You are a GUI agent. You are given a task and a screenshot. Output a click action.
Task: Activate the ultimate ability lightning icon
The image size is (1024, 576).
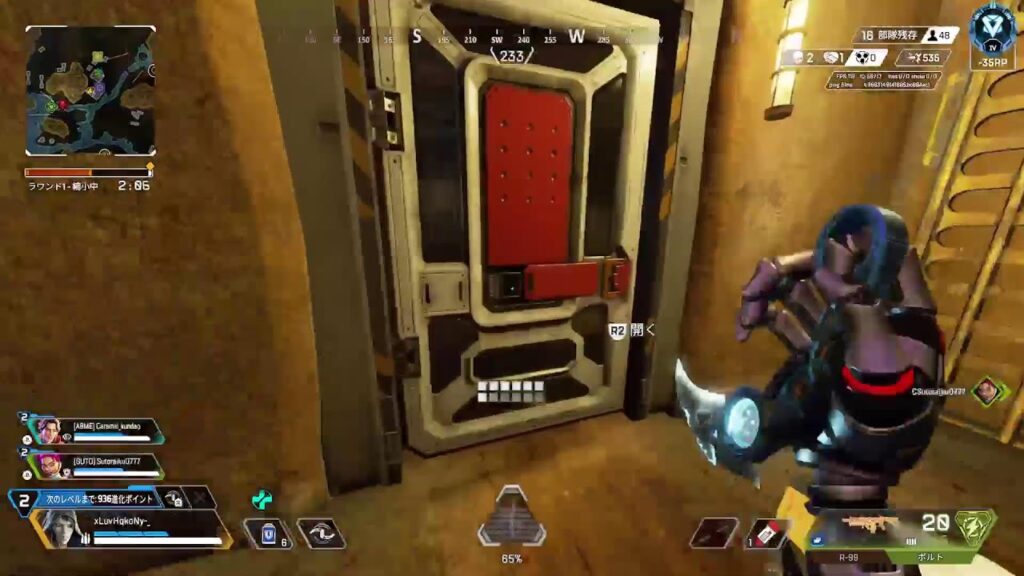974,526
